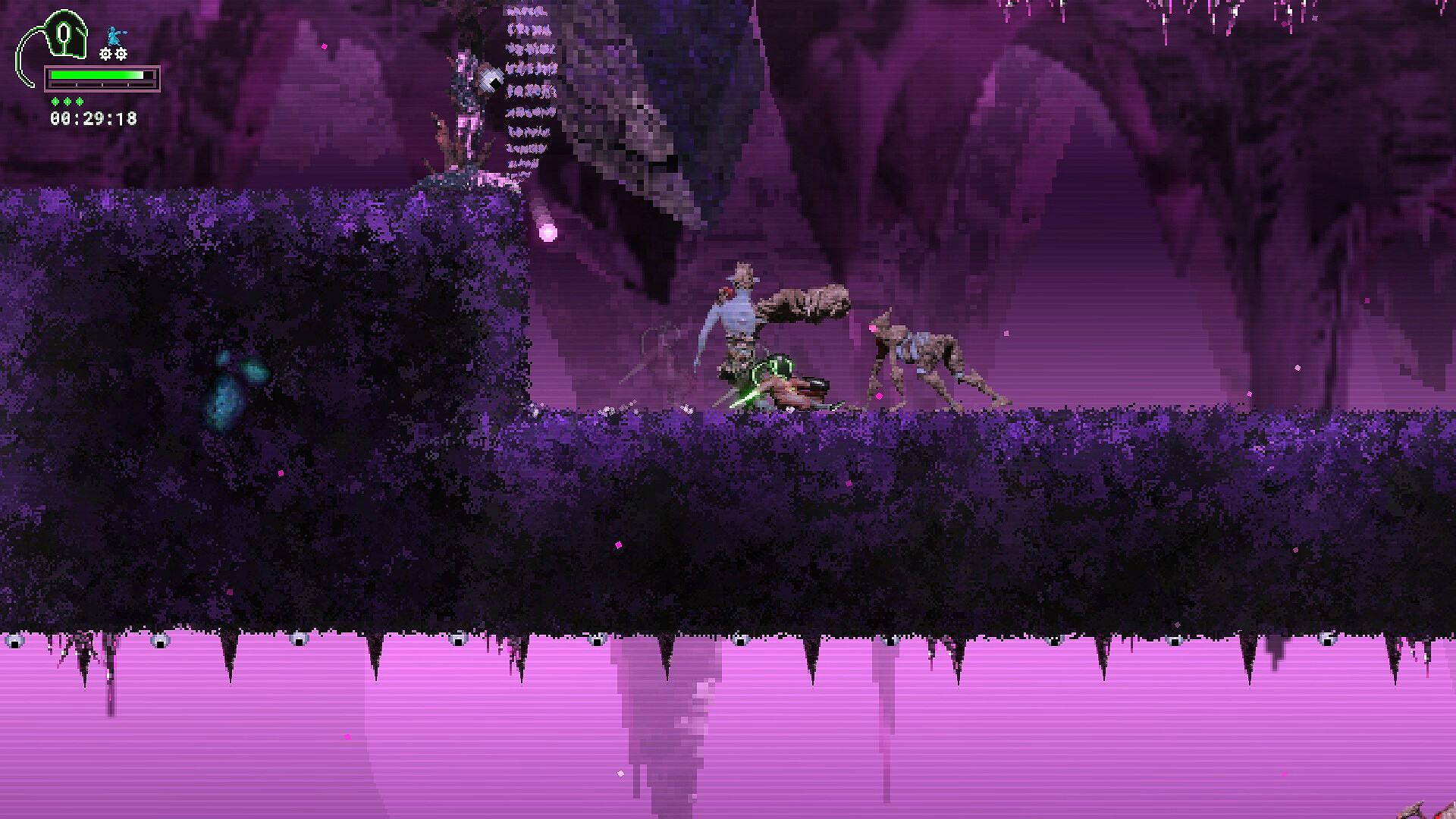The image size is (1456, 819).
Task: Click the green health bar
Action: [x=96, y=74]
